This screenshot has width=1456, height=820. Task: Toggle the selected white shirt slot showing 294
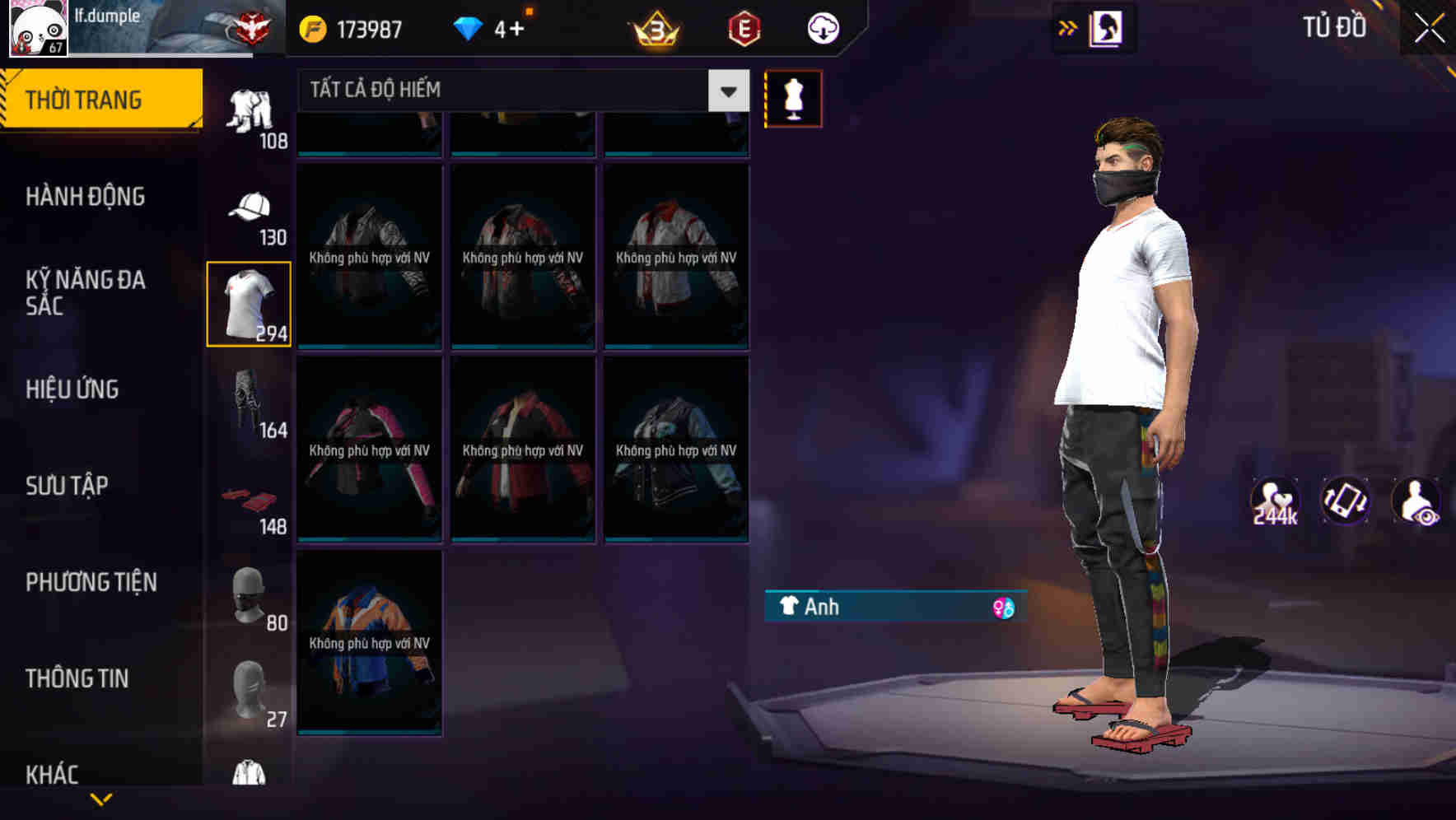click(x=250, y=302)
